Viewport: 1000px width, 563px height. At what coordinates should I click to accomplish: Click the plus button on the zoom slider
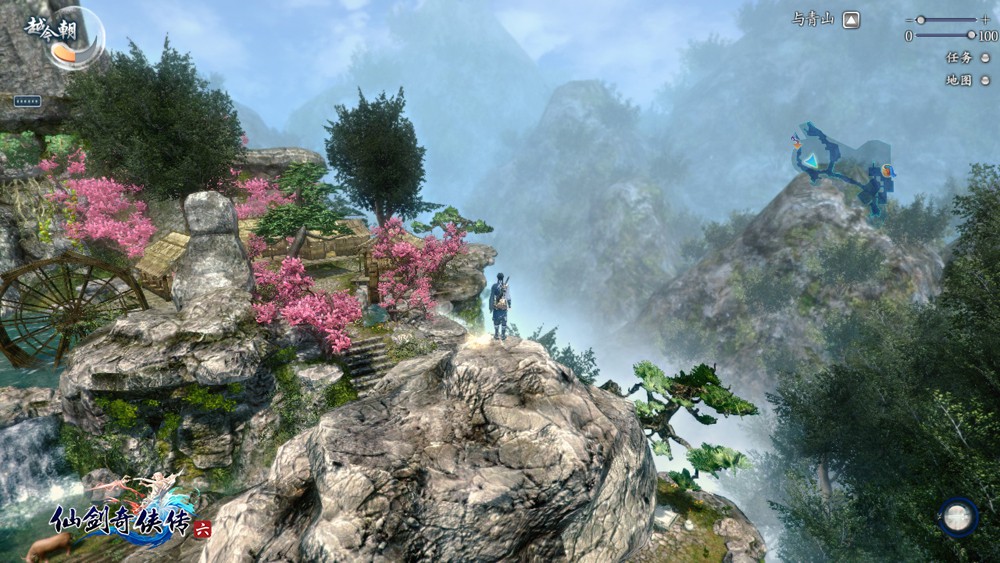pos(984,19)
